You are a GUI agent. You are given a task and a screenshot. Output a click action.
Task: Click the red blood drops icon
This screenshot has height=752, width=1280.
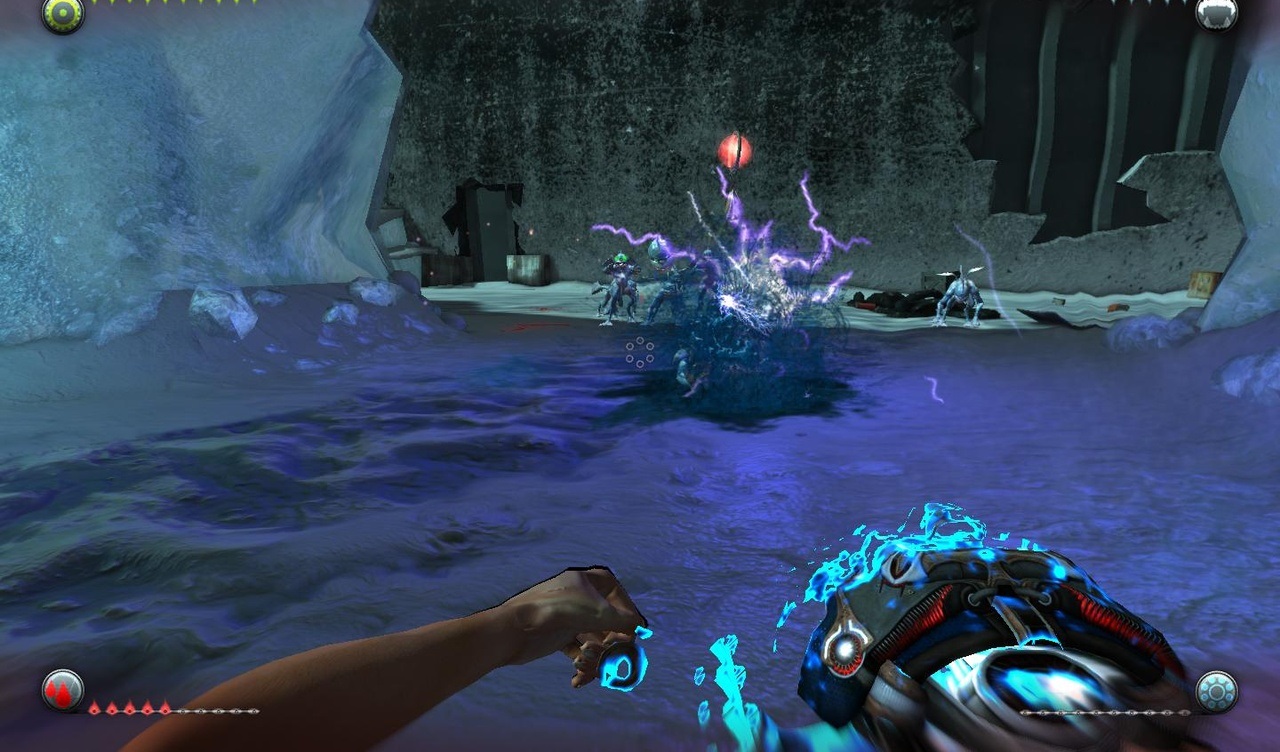(x=62, y=690)
